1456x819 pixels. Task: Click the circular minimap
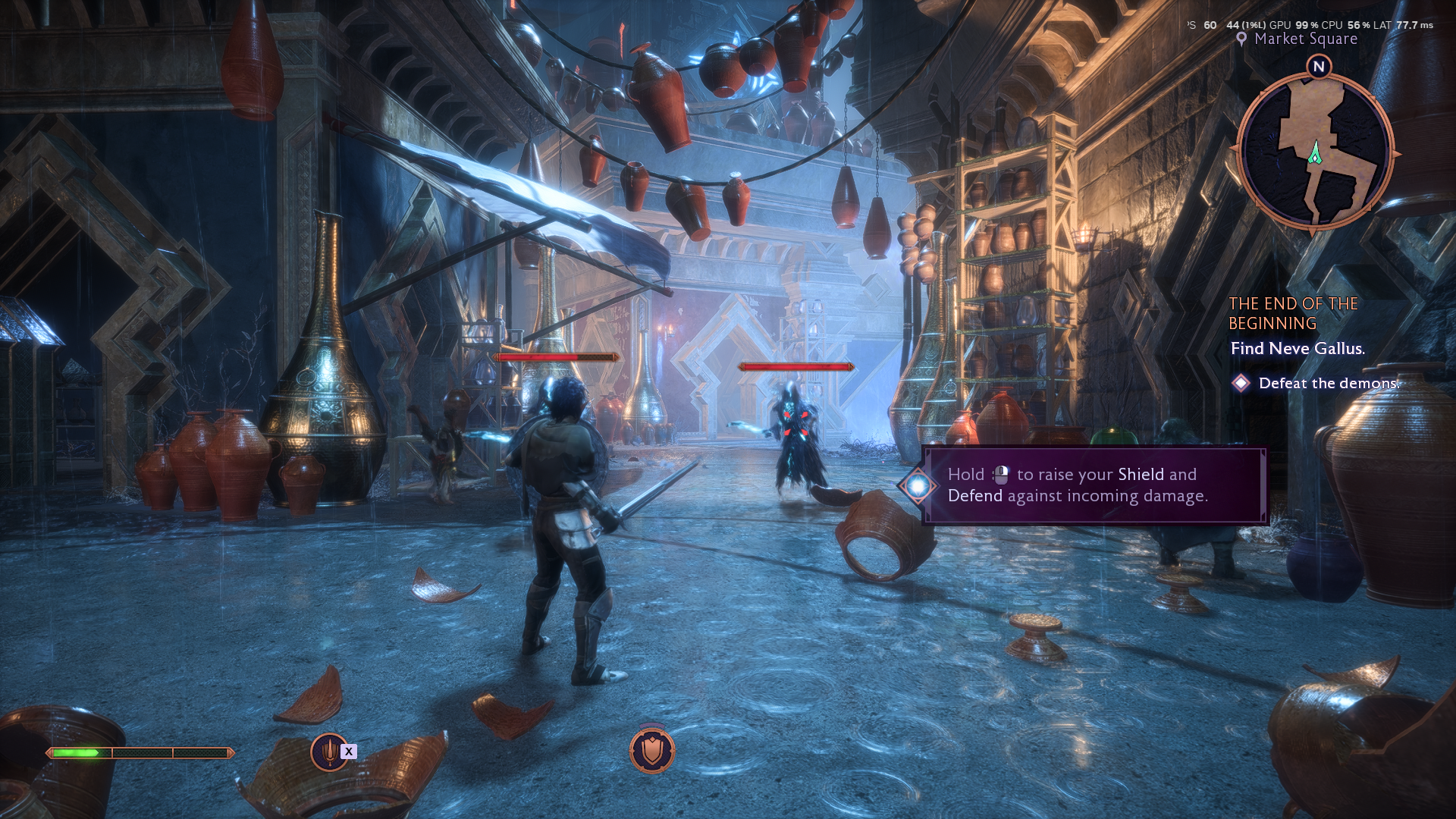[x=1316, y=153]
